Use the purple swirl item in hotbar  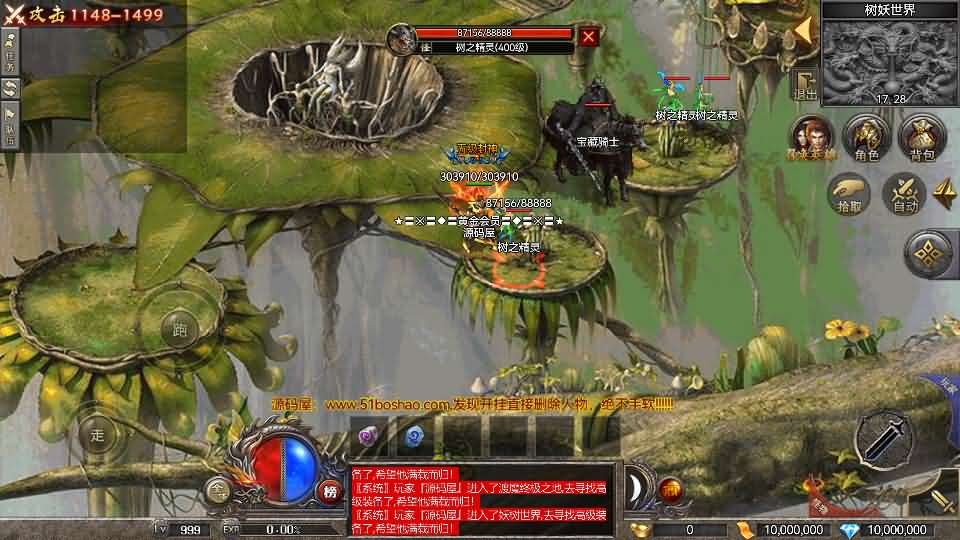[x=368, y=435]
